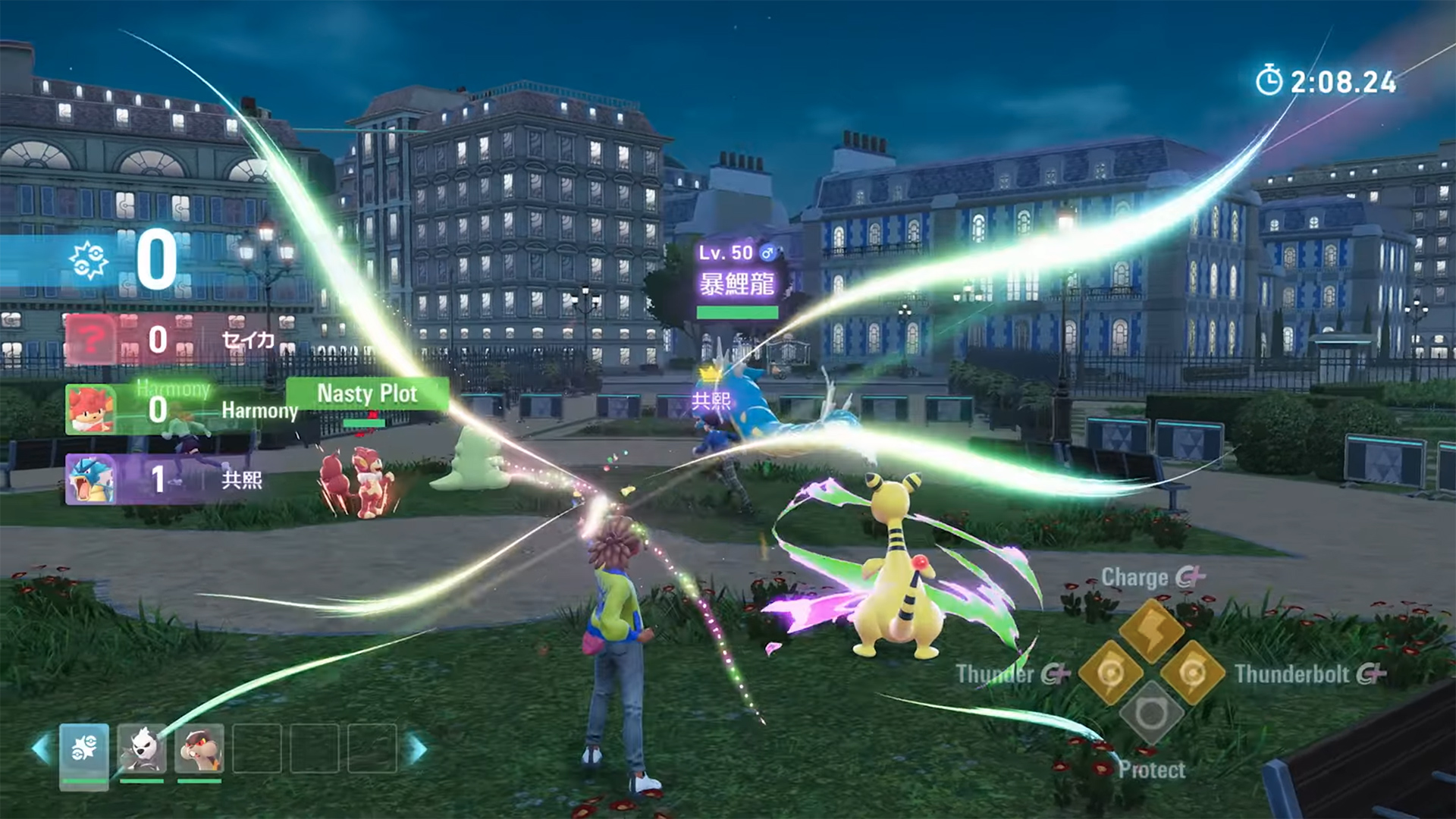Click the left party arrow
The height and width of the screenshot is (819, 1456).
point(41,749)
